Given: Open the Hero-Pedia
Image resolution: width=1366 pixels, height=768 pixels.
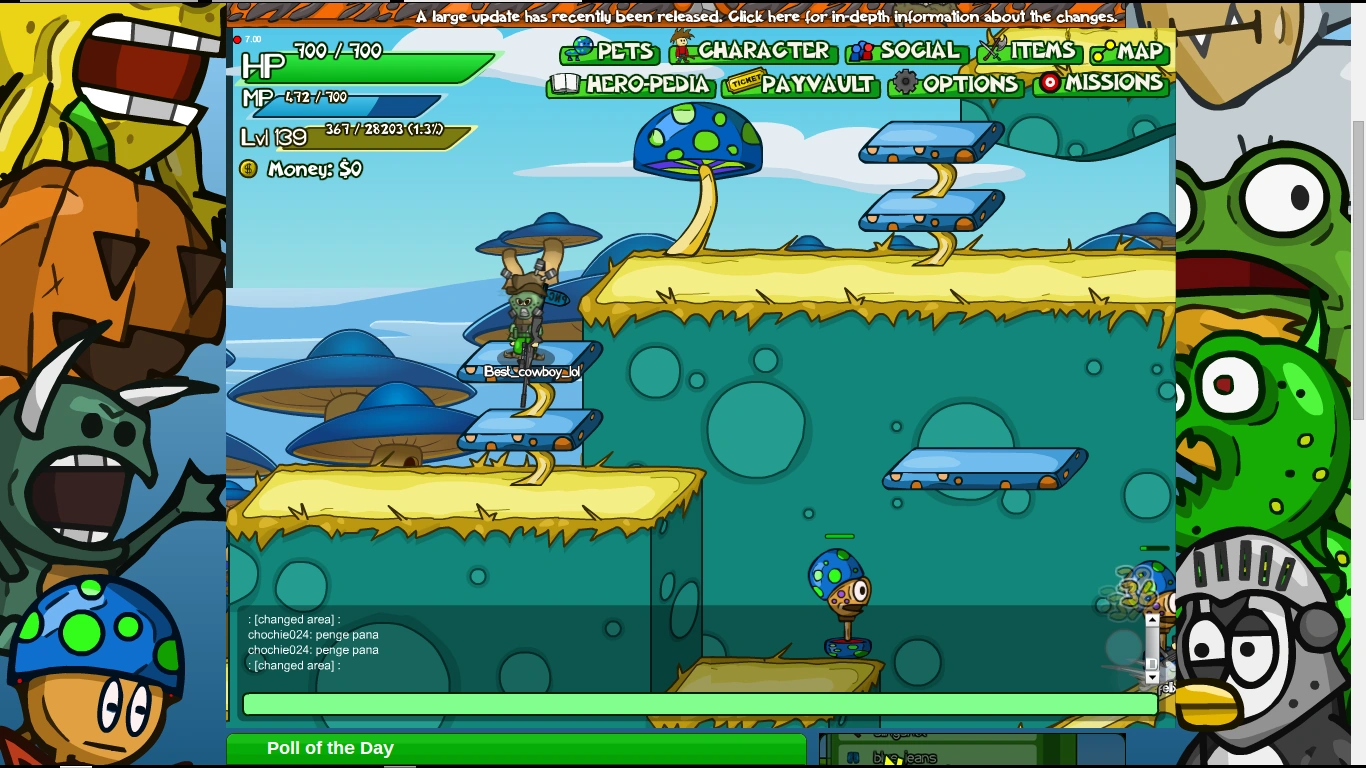Looking at the screenshot, I should (632, 84).
